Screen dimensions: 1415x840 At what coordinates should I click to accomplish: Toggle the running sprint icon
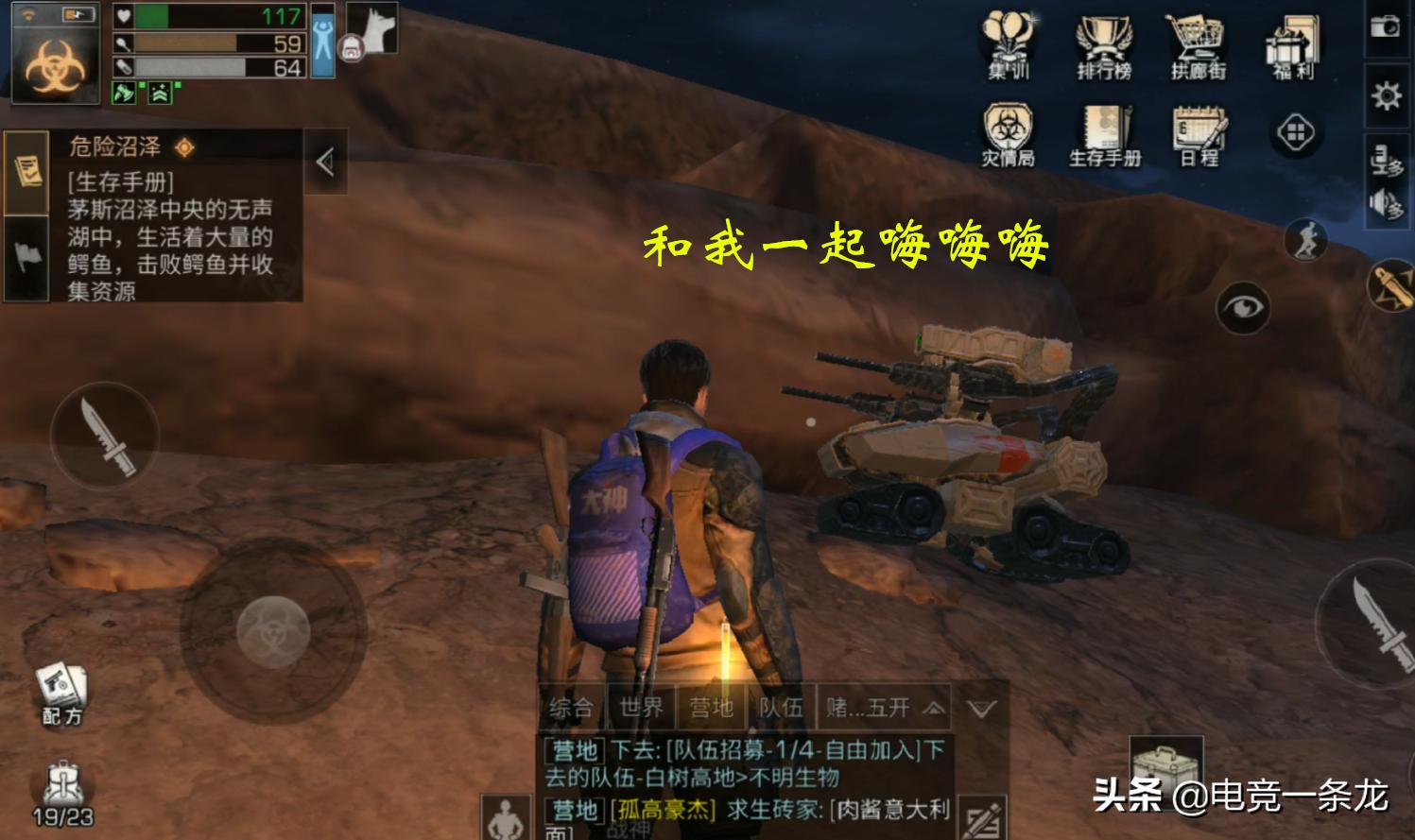[1306, 240]
